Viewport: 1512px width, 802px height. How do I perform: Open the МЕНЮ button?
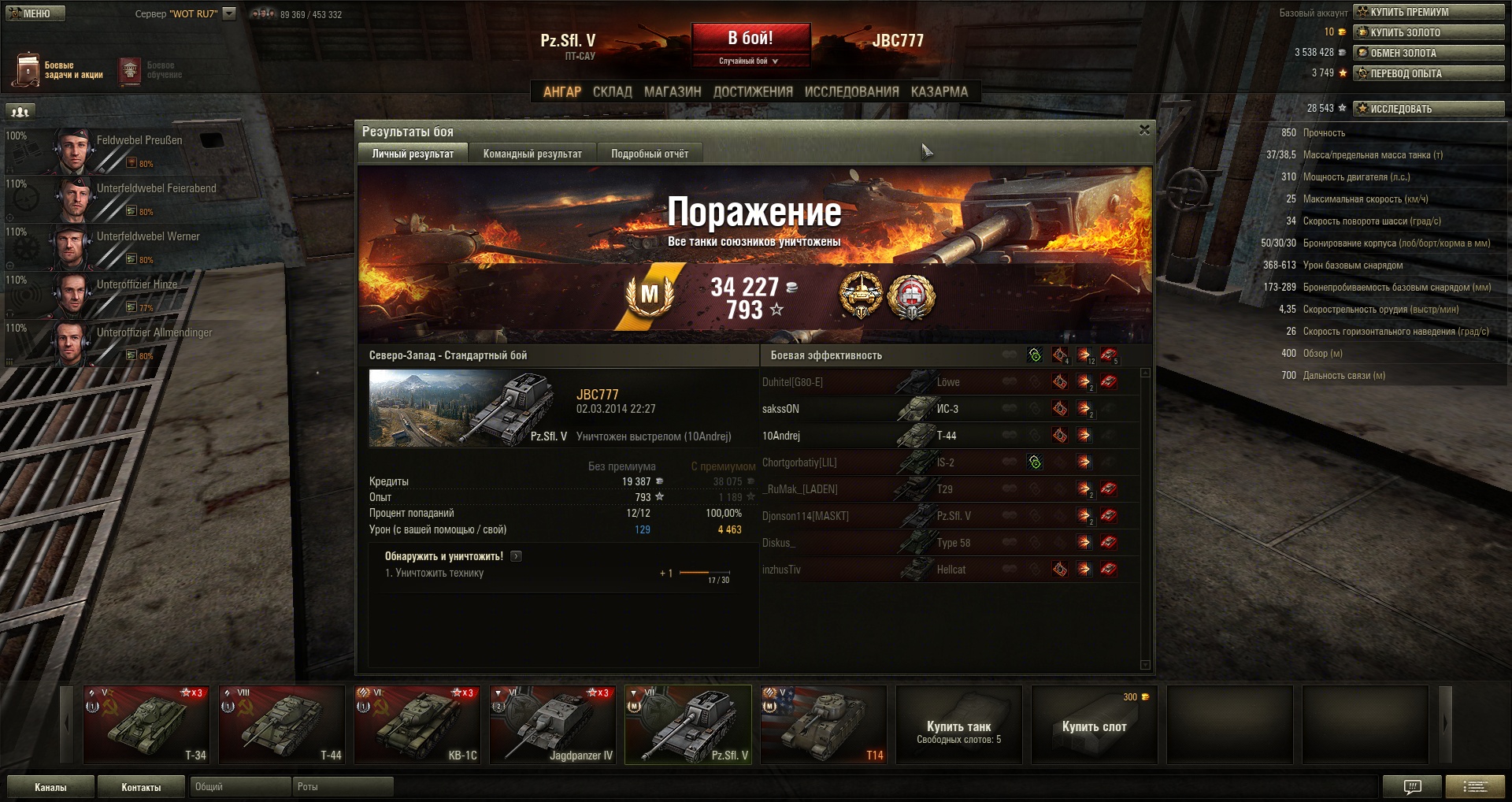point(35,13)
